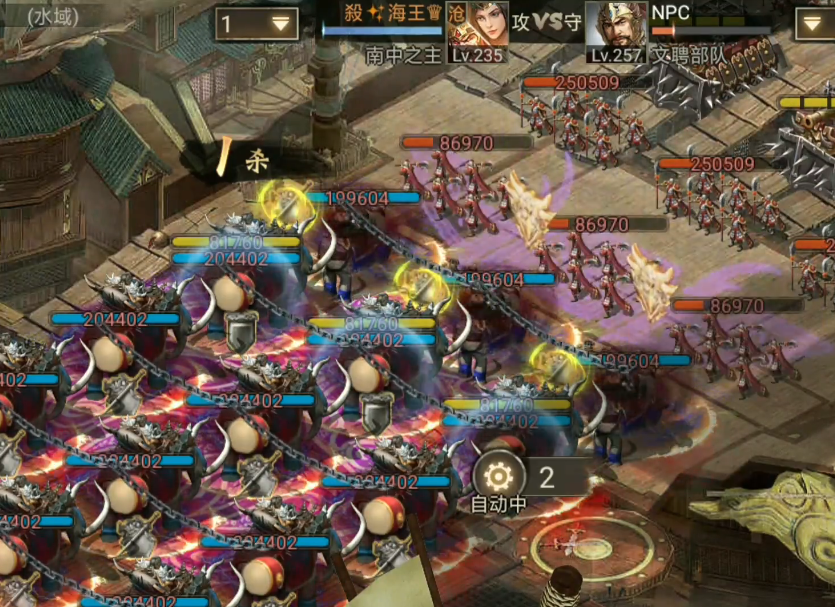Expand the dropdown arrow beside the NPC name
The image size is (835, 607).
pos(814,24)
